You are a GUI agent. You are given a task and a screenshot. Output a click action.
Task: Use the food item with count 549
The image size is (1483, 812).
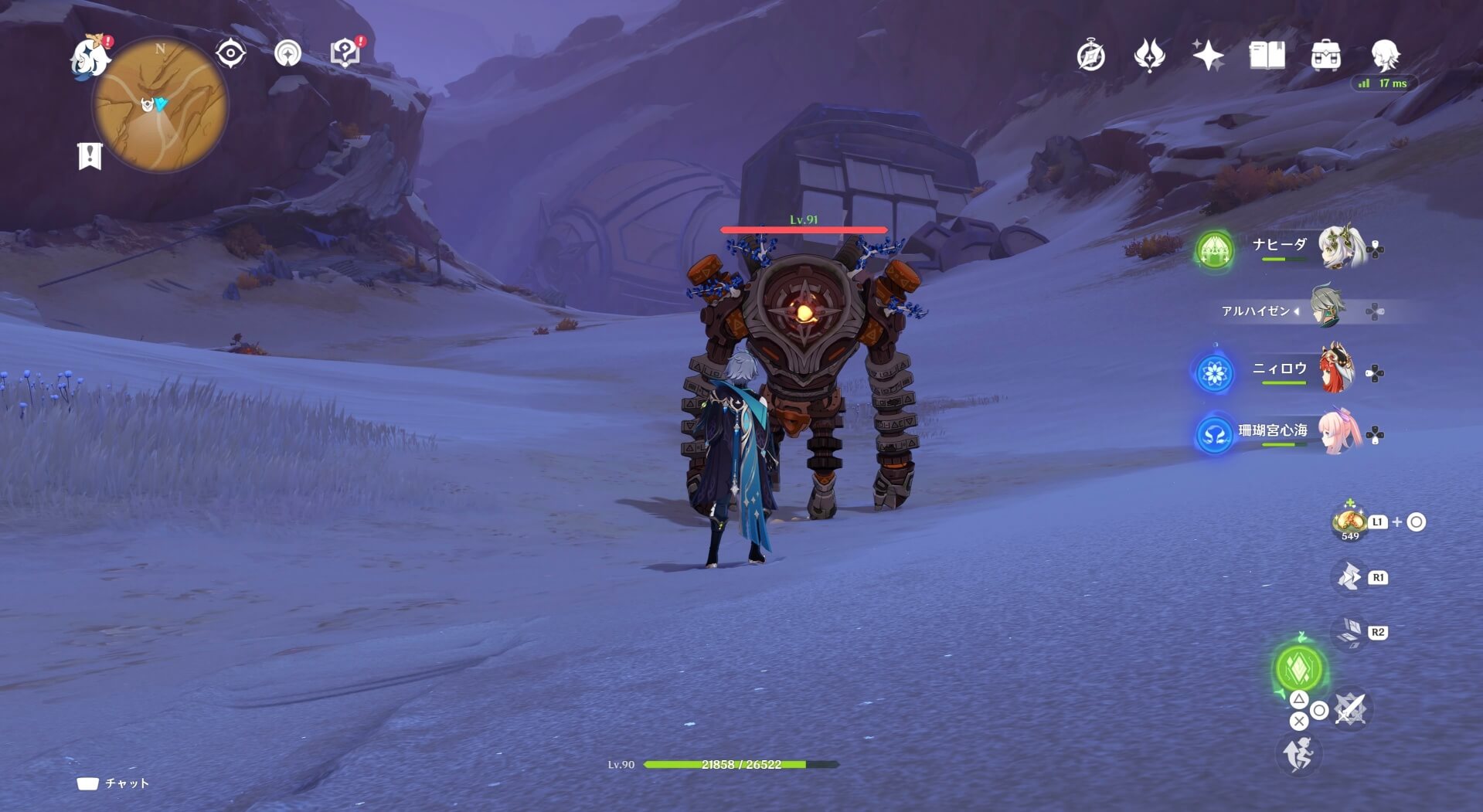point(1349,522)
